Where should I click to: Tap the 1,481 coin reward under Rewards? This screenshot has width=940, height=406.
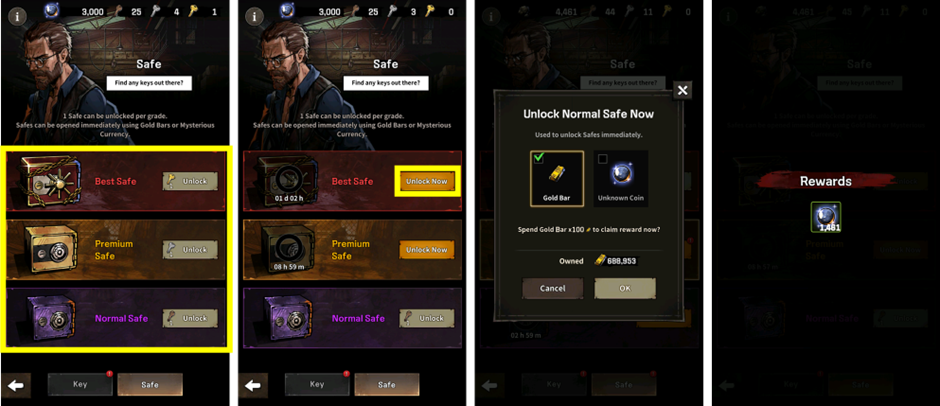click(825, 218)
